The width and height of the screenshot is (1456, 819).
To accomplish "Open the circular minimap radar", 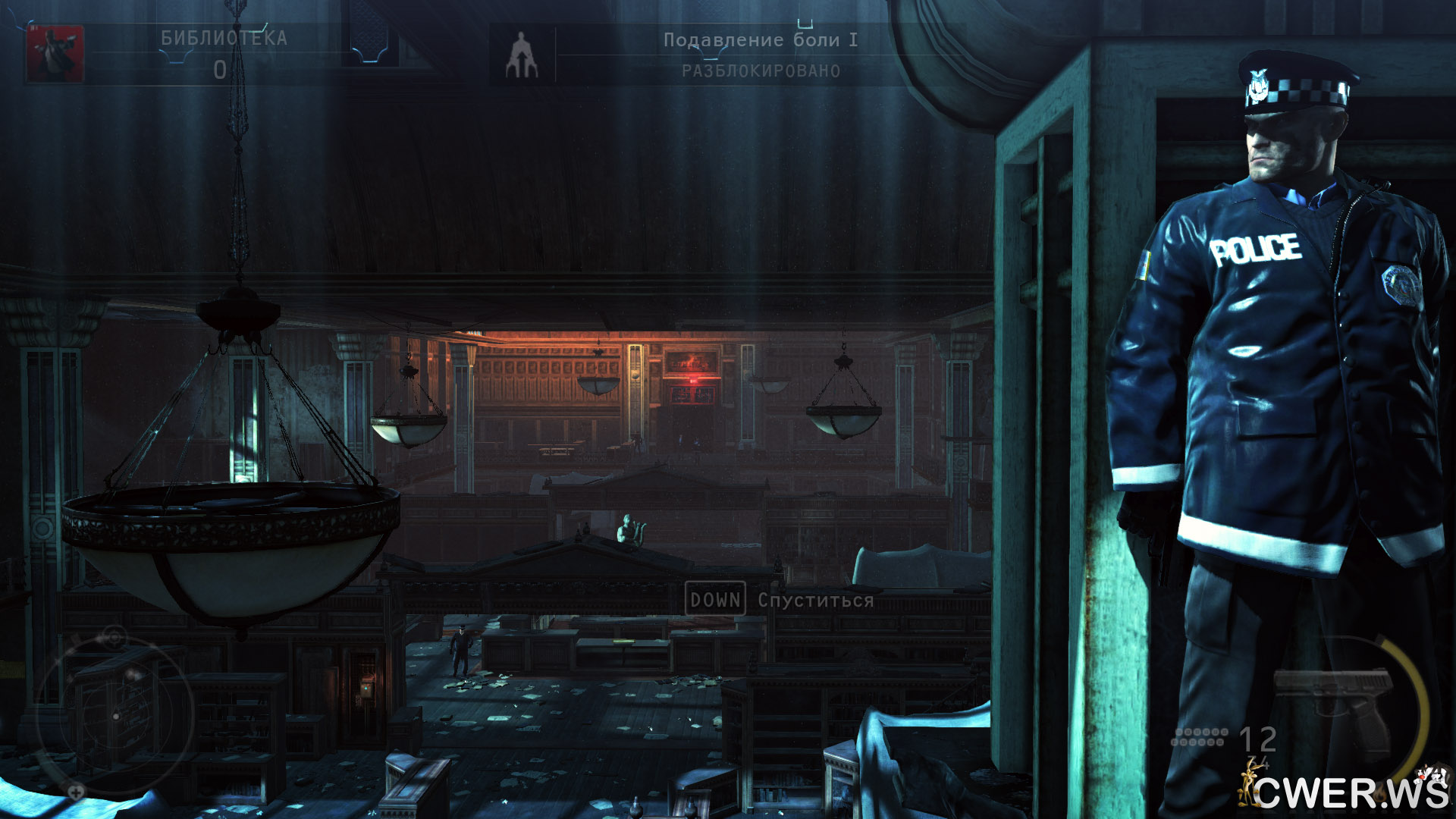I will click(114, 715).
